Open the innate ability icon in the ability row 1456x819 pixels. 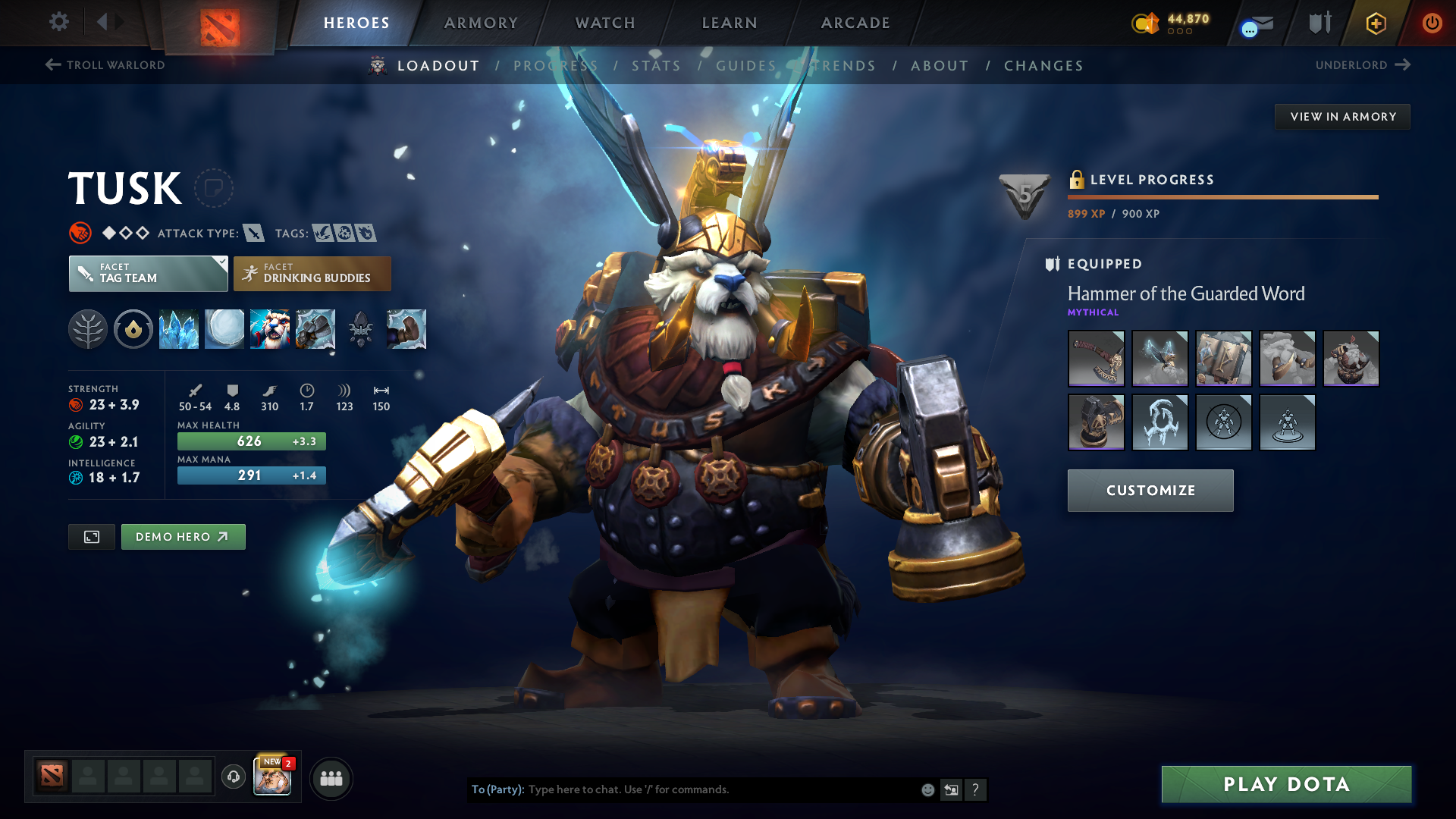click(x=133, y=329)
